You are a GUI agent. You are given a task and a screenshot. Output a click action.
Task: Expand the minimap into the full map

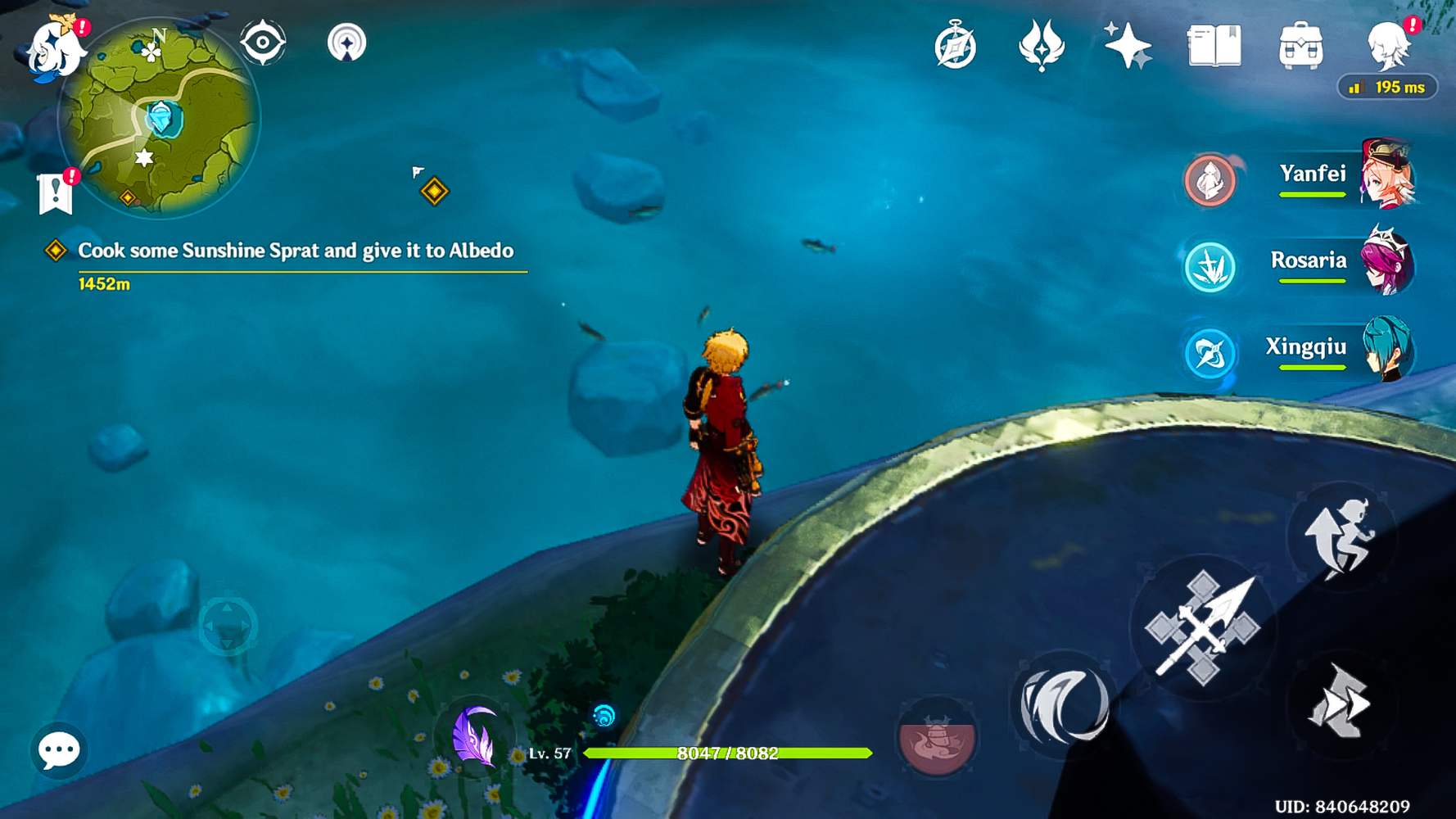coord(160,123)
